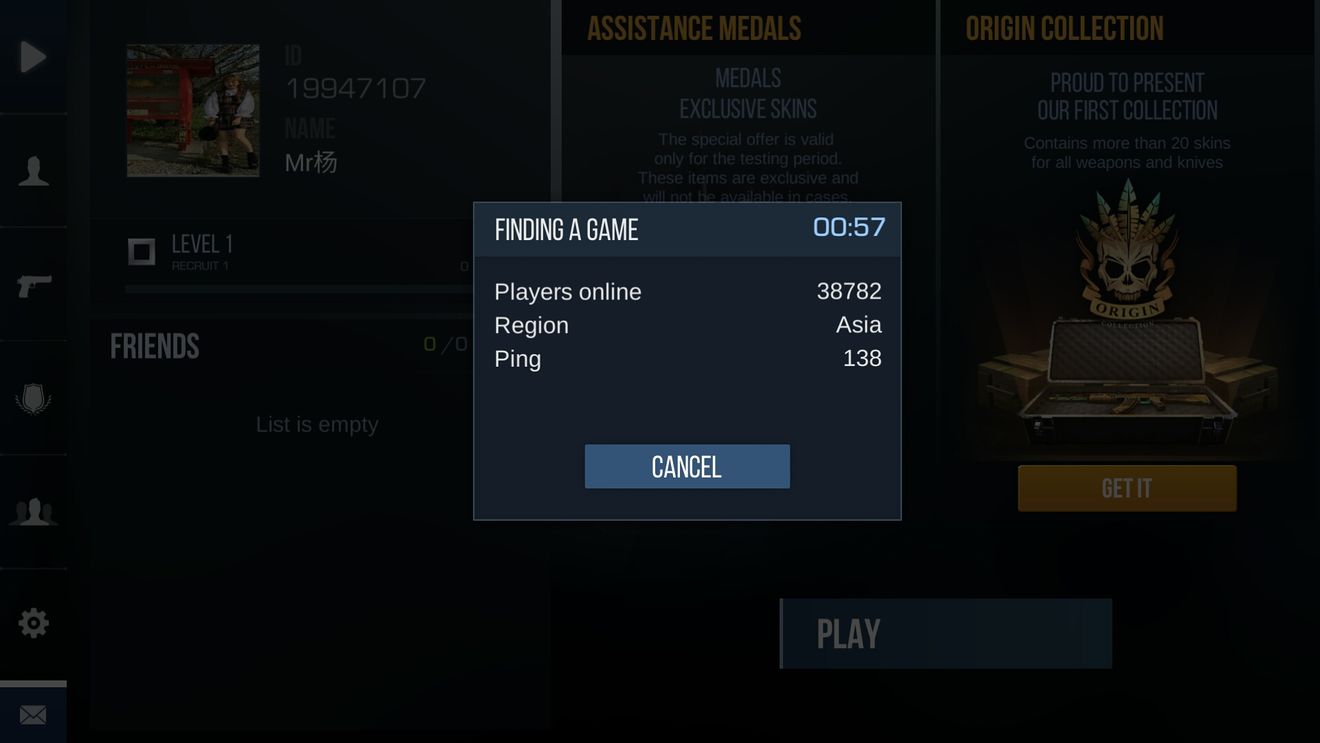Get the Origin Collection
Viewport: 1320px width, 743px height.
(1127, 488)
